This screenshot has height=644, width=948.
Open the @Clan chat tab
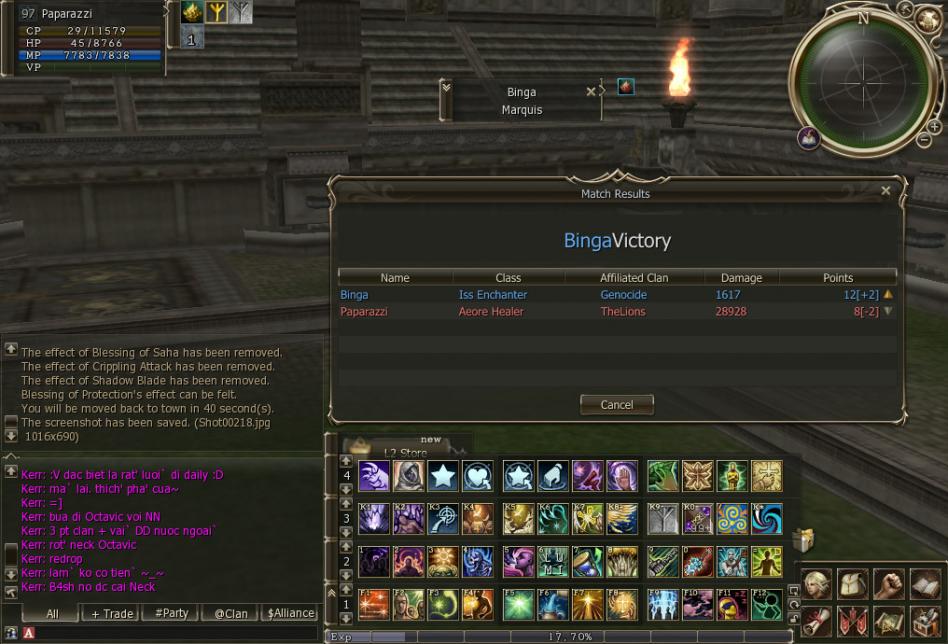pyautogui.click(x=231, y=613)
